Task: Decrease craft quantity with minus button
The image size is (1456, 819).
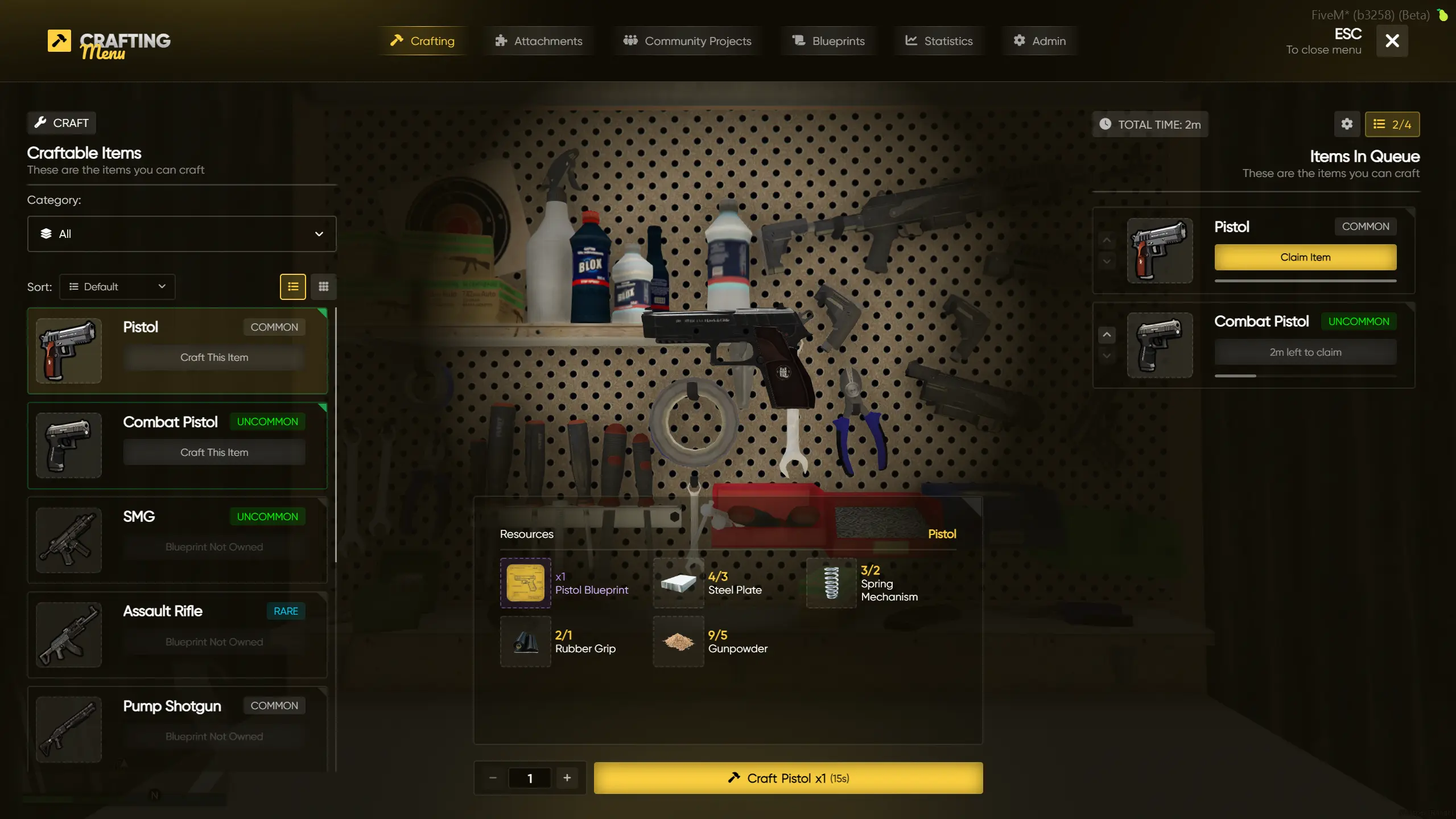Action: tap(493, 778)
